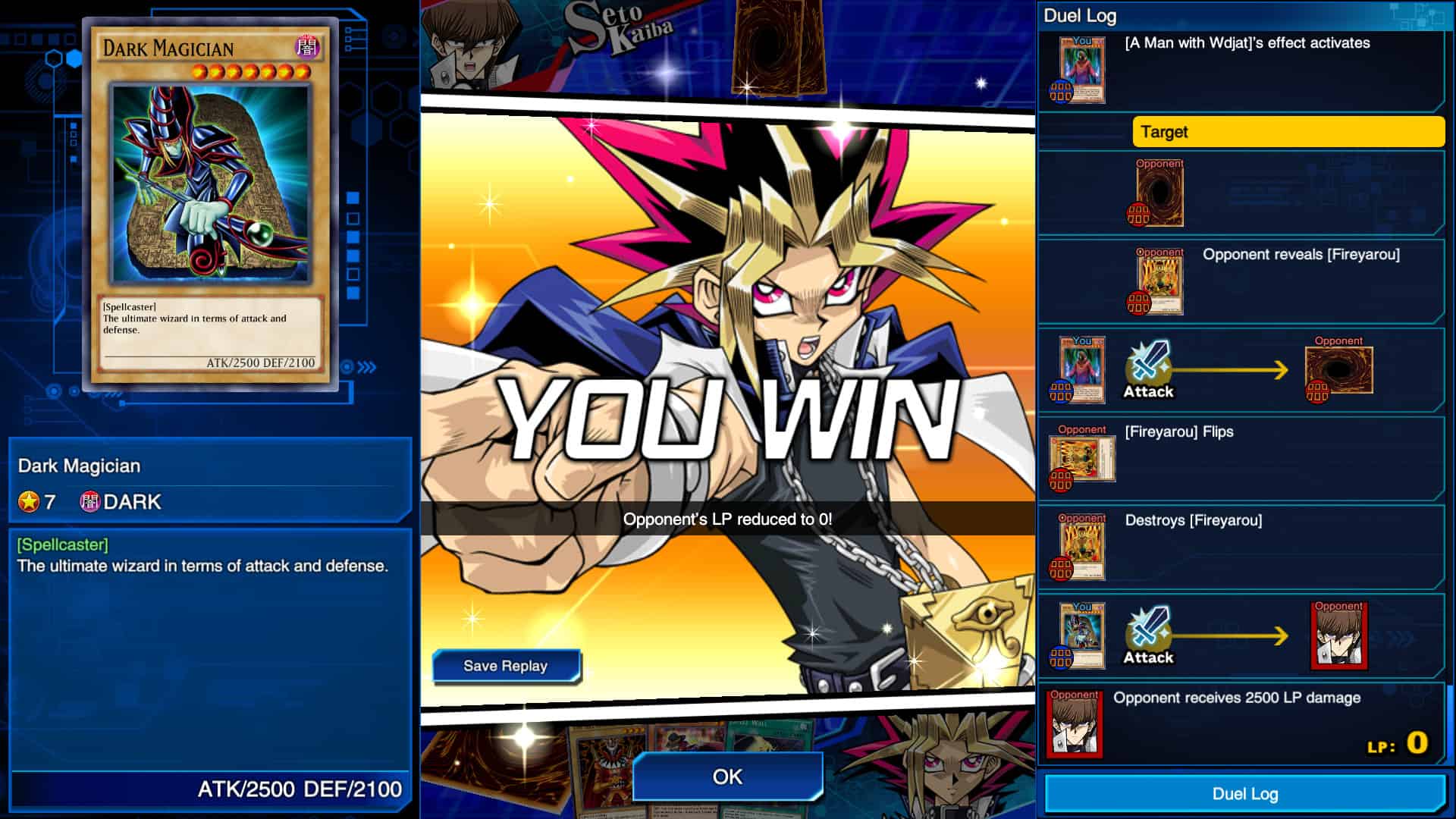Viewport: 1456px width, 819px height.
Task: Click Save Replay
Action: tap(506, 666)
